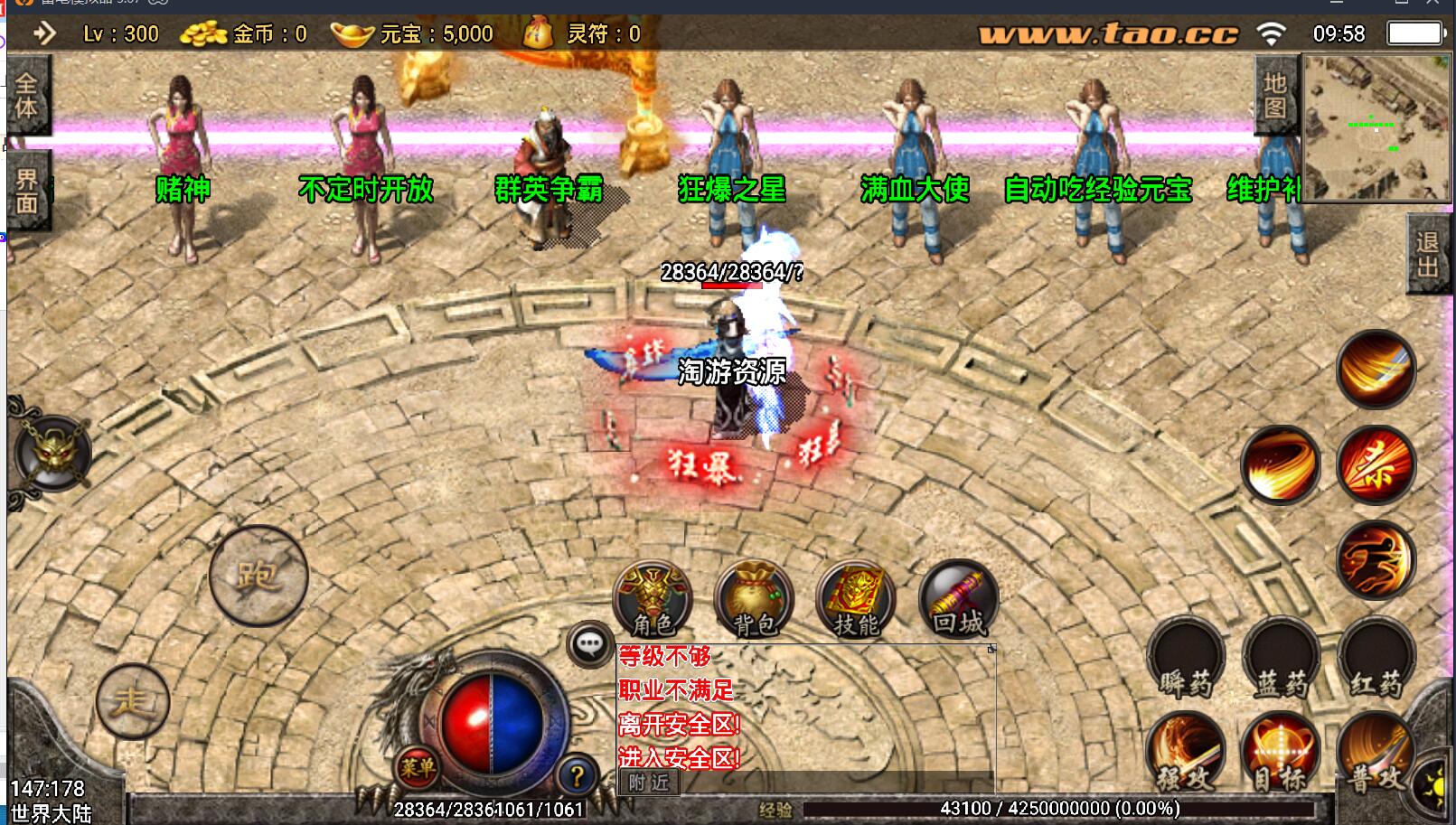Open the question mark help button

(576, 774)
